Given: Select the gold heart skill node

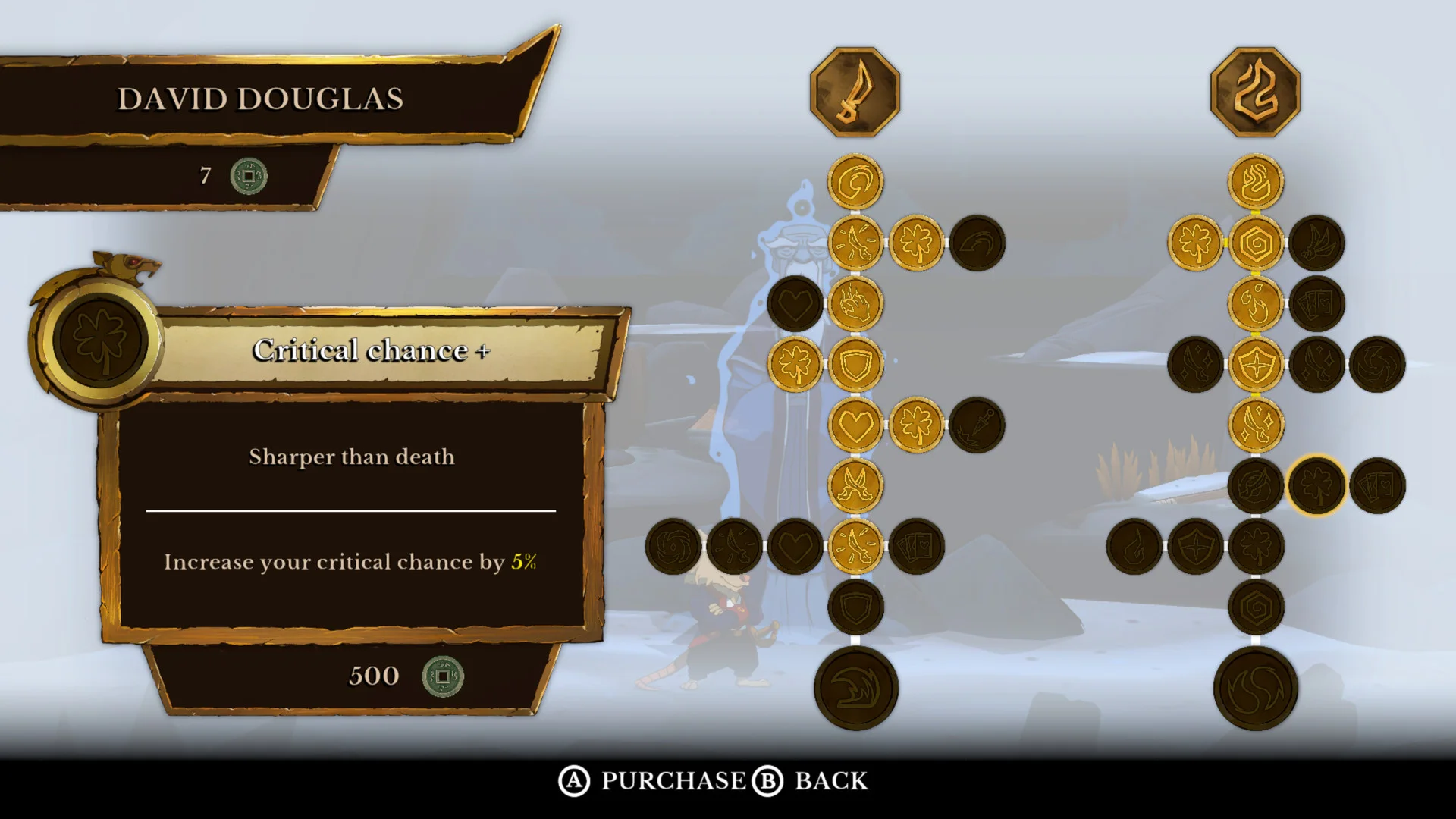Looking at the screenshot, I should pyautogui.click(x=855, y=425).
